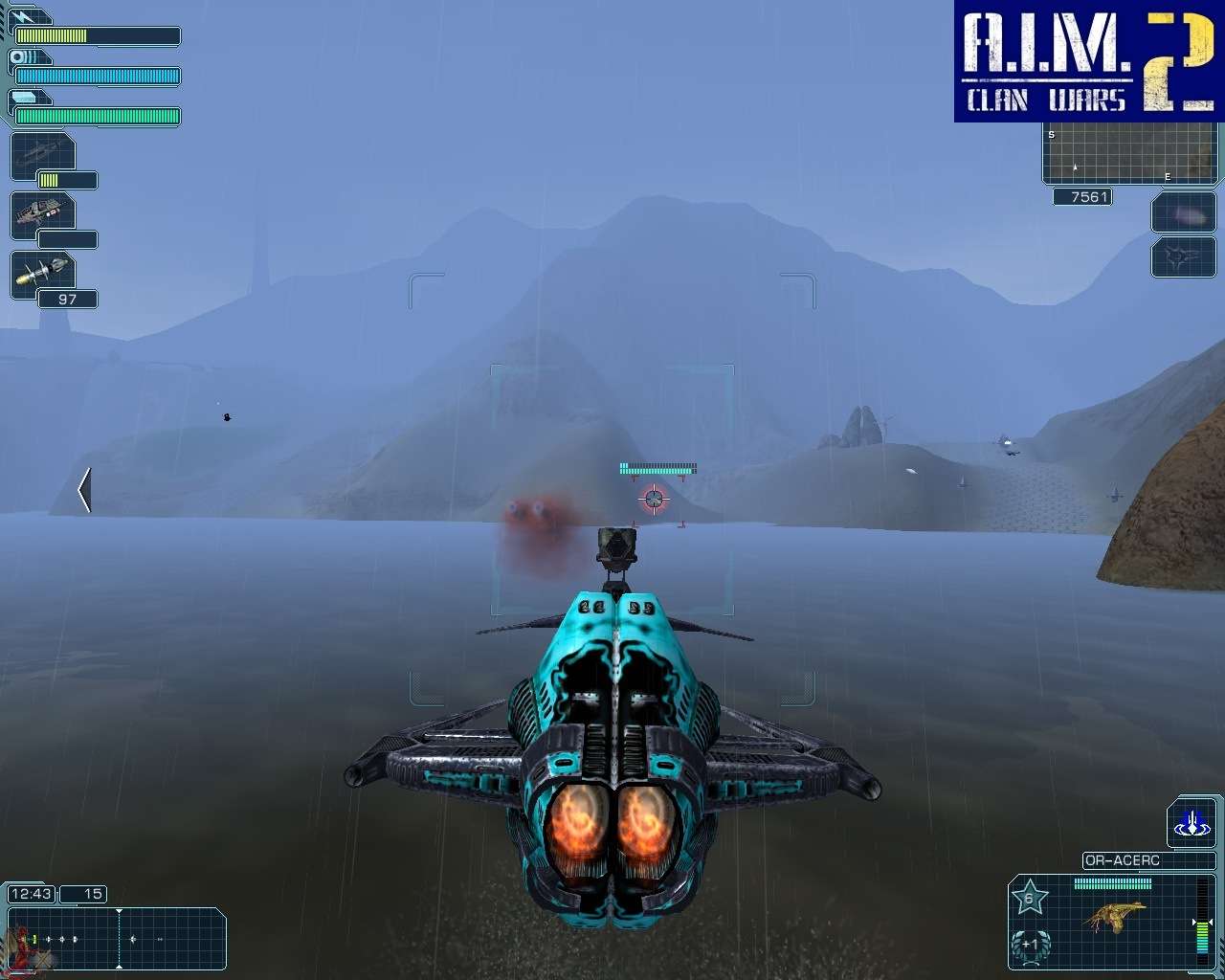
Task: Select the missile weapon slot
Action: click(42, 273)
